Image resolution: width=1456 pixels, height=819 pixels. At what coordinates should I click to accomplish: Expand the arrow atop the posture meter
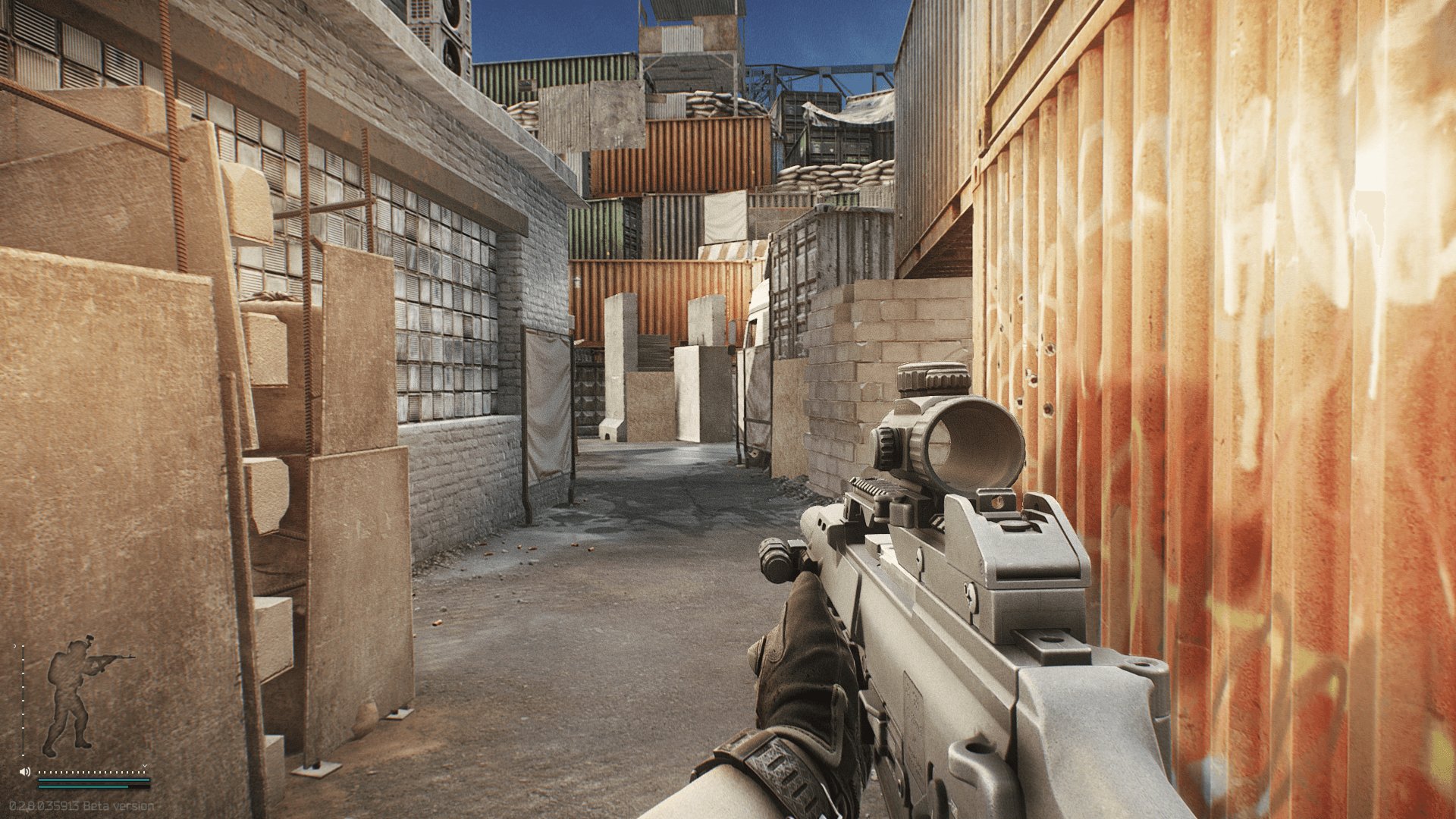coord(15,645)
